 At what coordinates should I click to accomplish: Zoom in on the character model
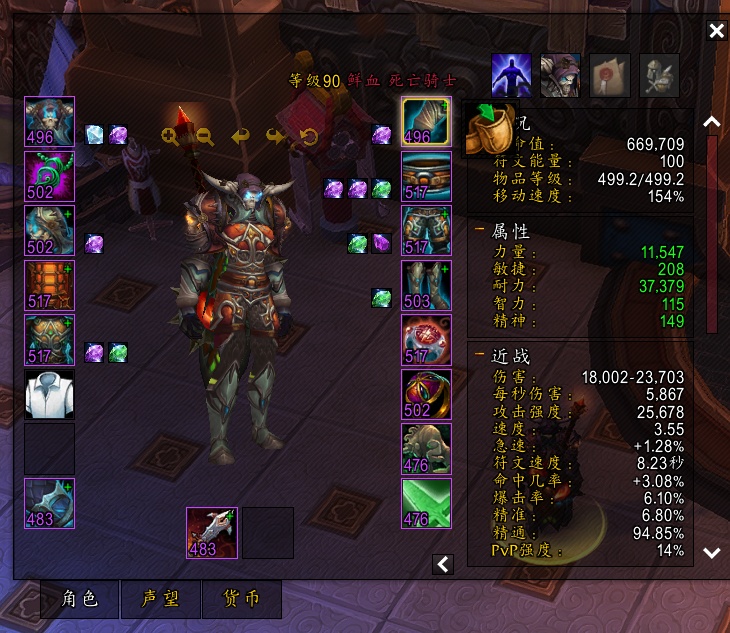point(171,136)
